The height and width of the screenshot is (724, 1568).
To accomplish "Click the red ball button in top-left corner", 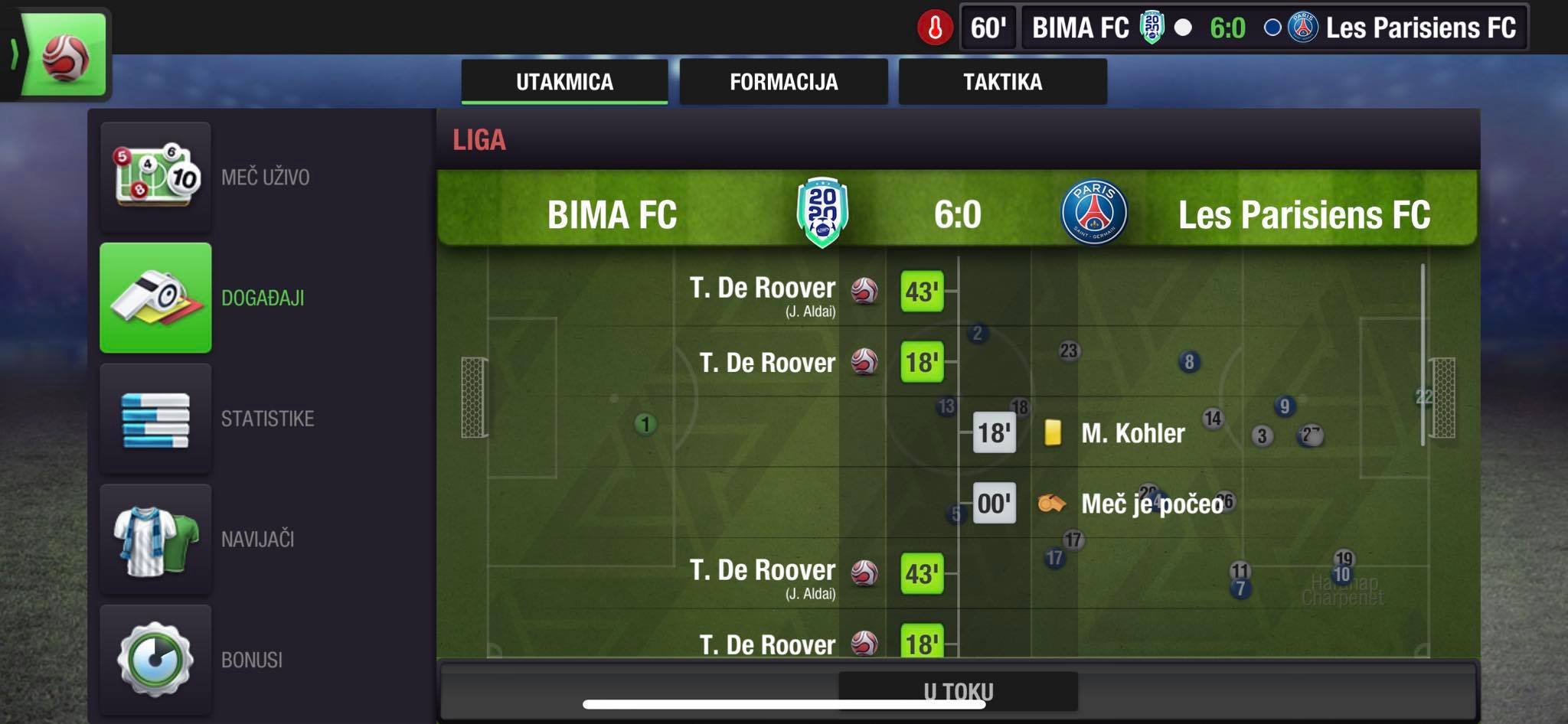I will (64, 55).
